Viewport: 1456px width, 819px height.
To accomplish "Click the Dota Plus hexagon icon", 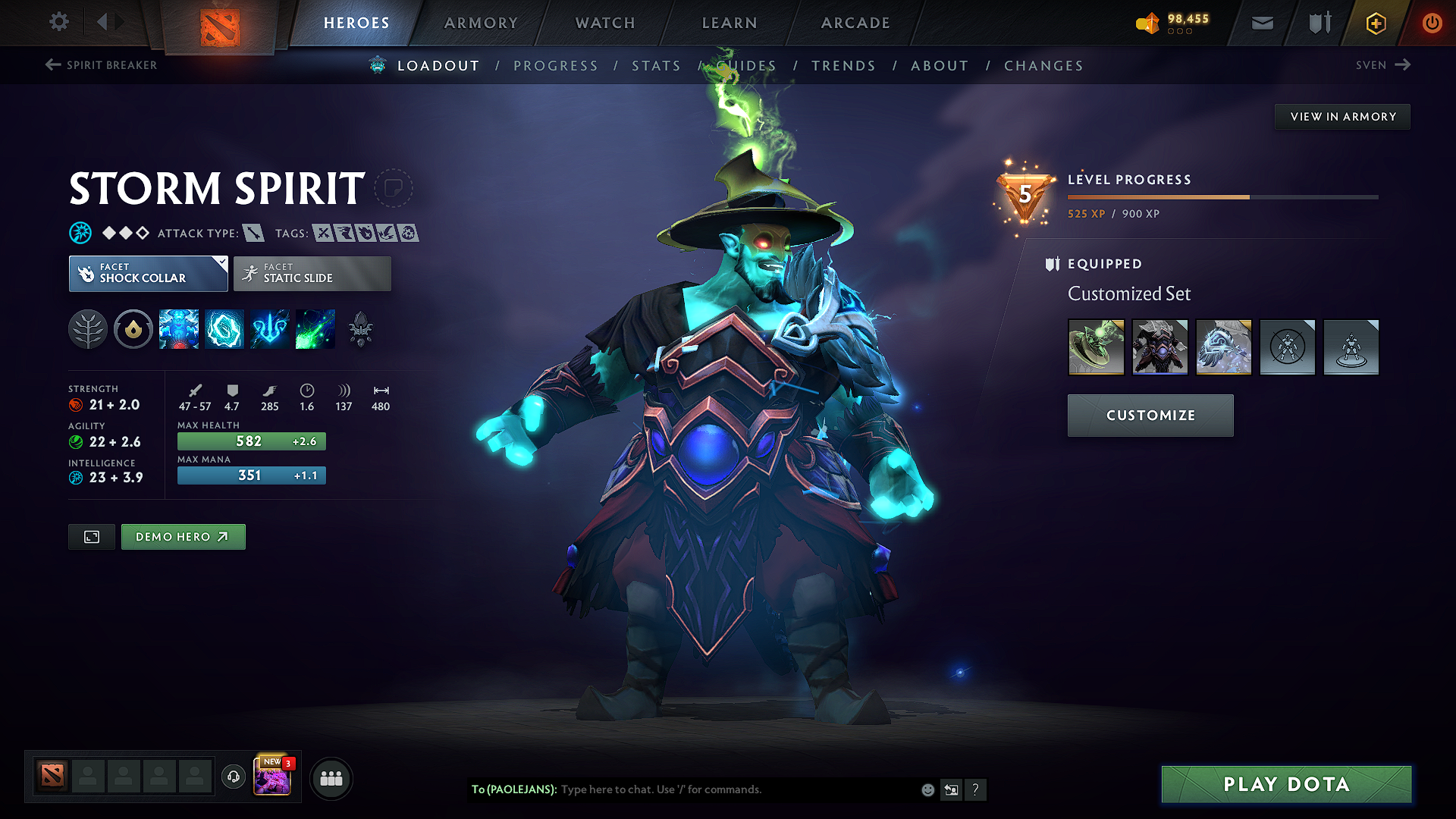I will click(x=1375, y=23).
